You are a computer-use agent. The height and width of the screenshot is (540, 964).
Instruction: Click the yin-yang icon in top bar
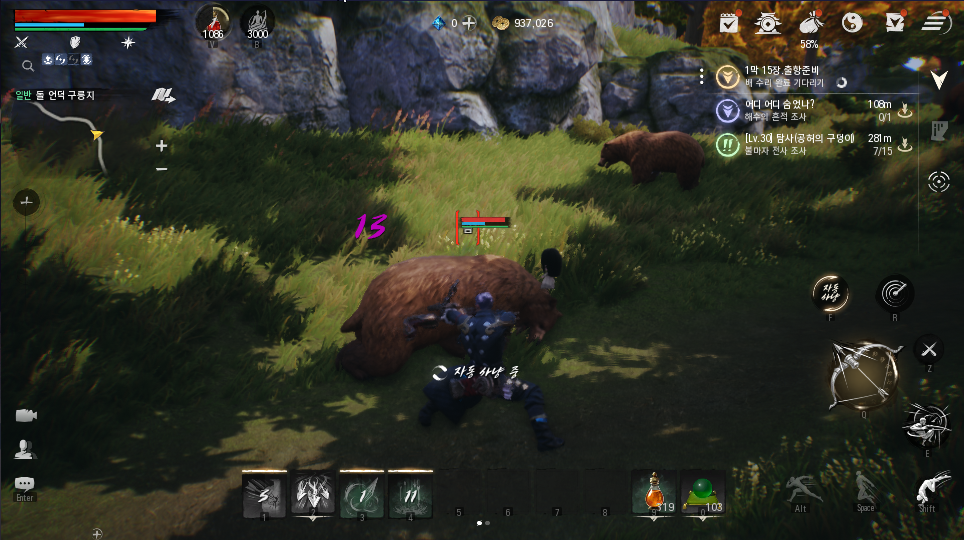[x=852, y=22]
